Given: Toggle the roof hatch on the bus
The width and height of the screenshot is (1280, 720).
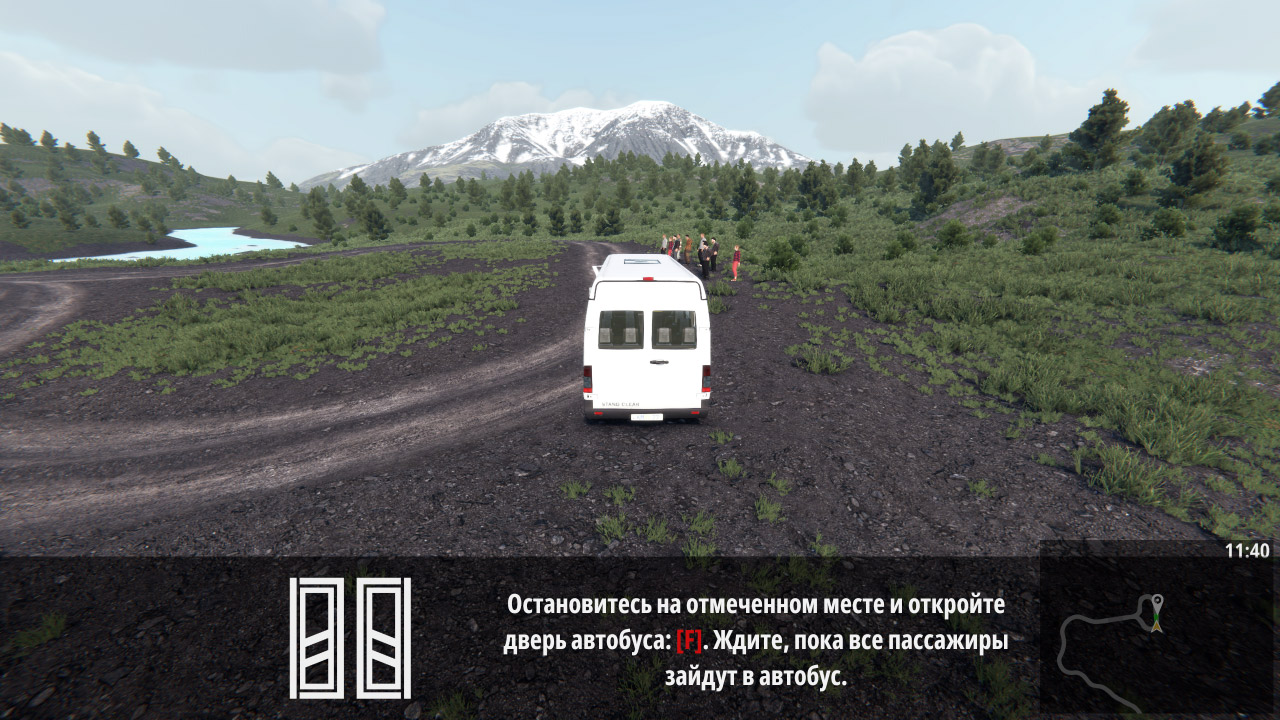Looking at the screenshot, I should pyautogui.click(x=640, y=261).
